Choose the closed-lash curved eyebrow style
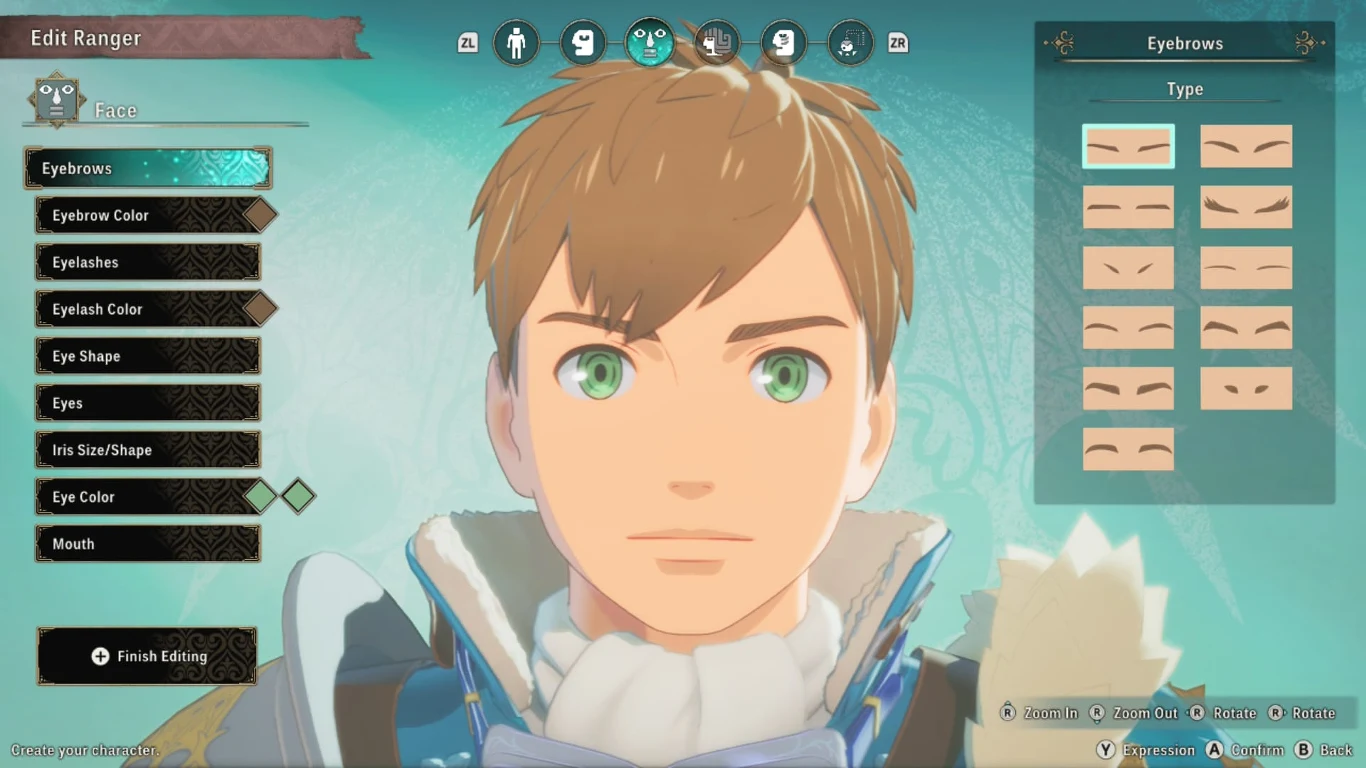 (x=1245, y=207)
